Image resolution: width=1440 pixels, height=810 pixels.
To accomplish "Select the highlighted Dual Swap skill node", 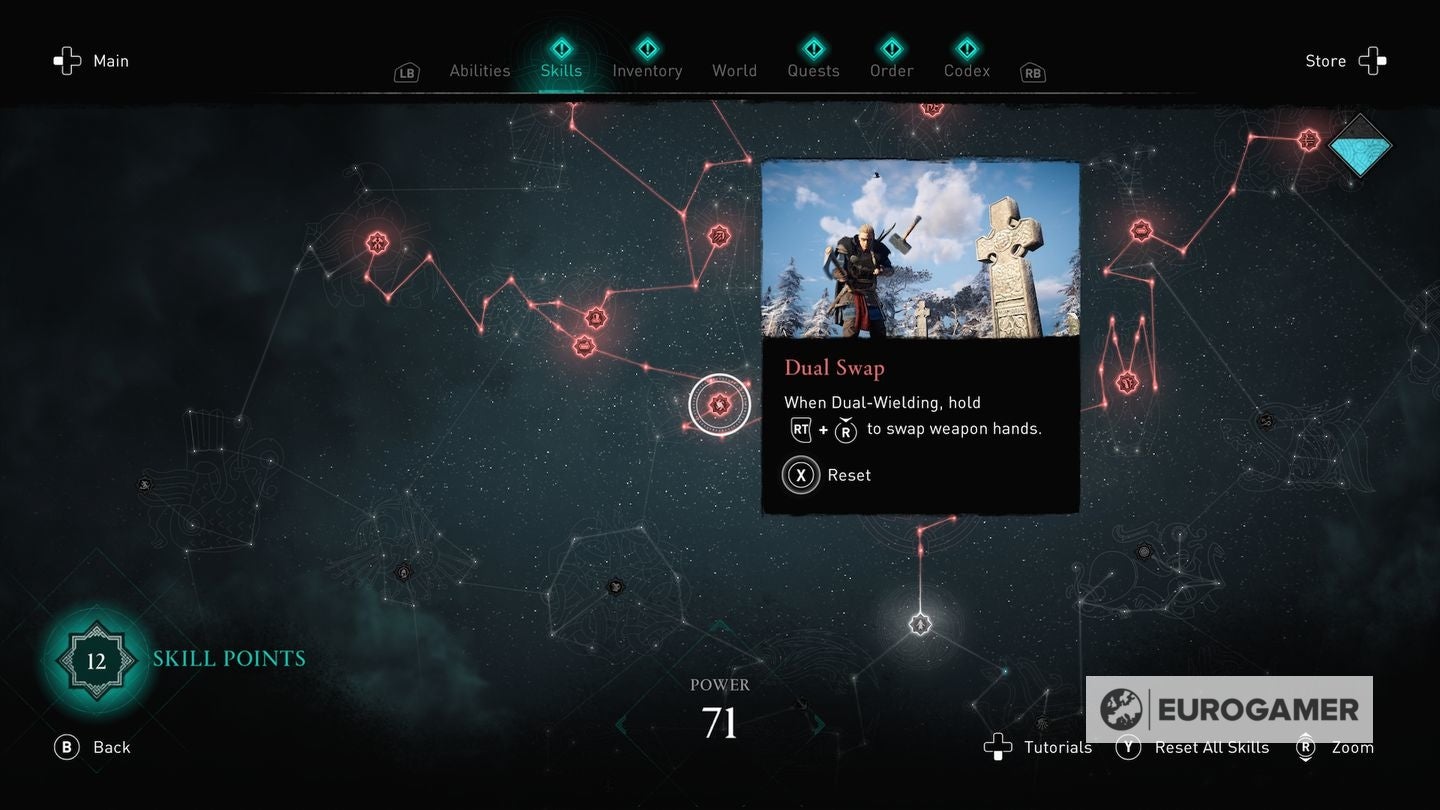I will (x=719, y=404).
